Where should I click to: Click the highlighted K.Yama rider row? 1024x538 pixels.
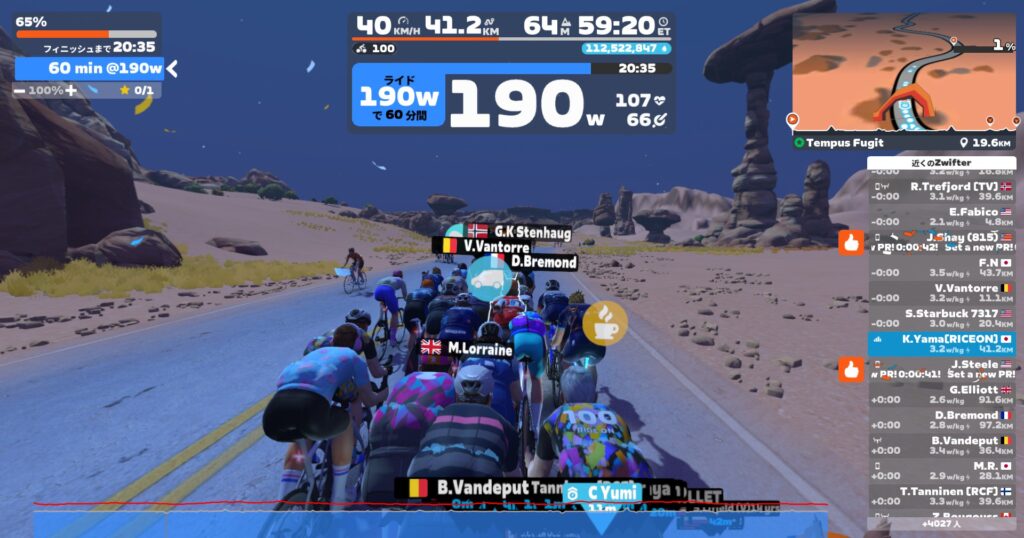coord(940,344)
